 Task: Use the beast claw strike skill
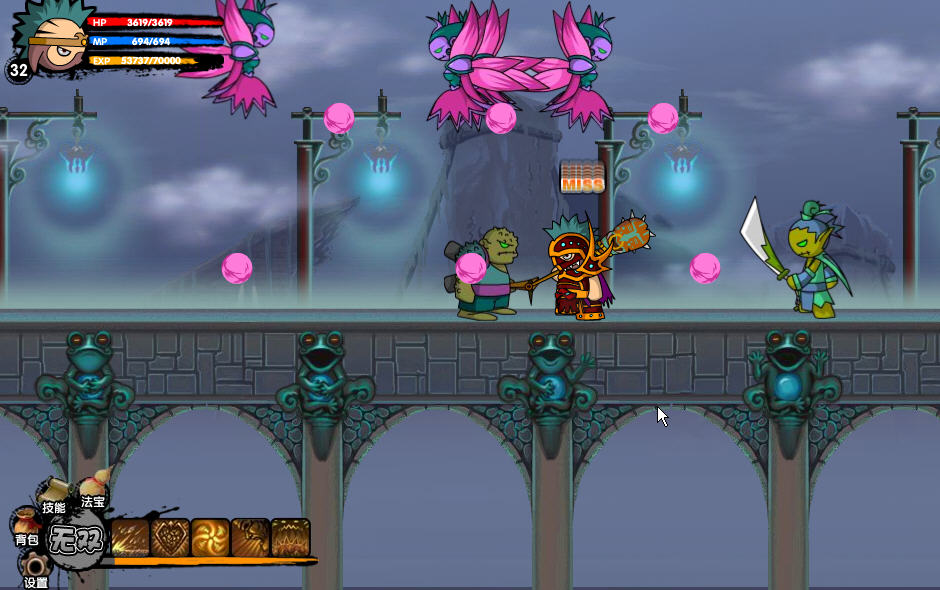click(250, 538)
